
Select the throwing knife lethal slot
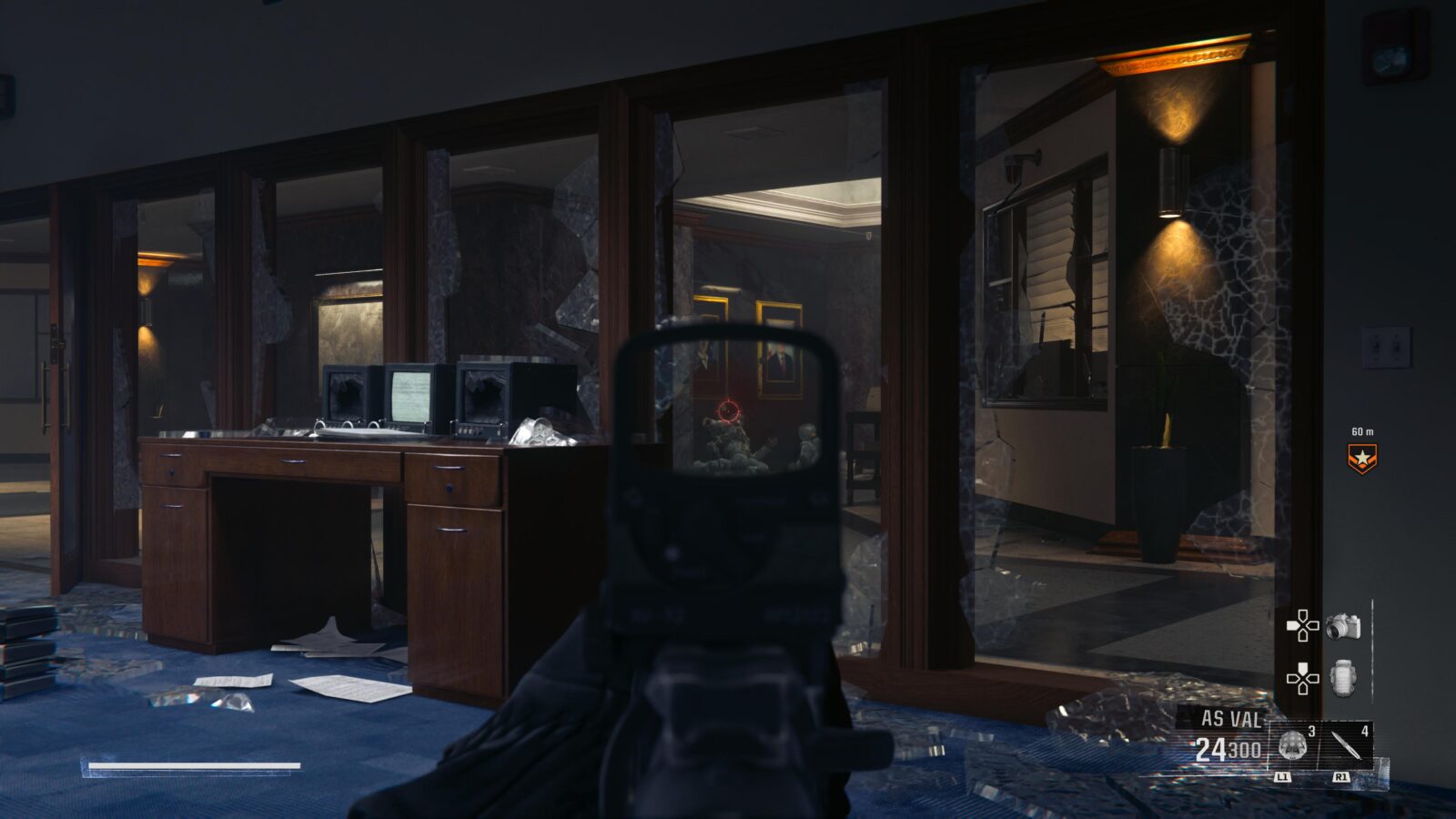click(x=1348, y=746)
